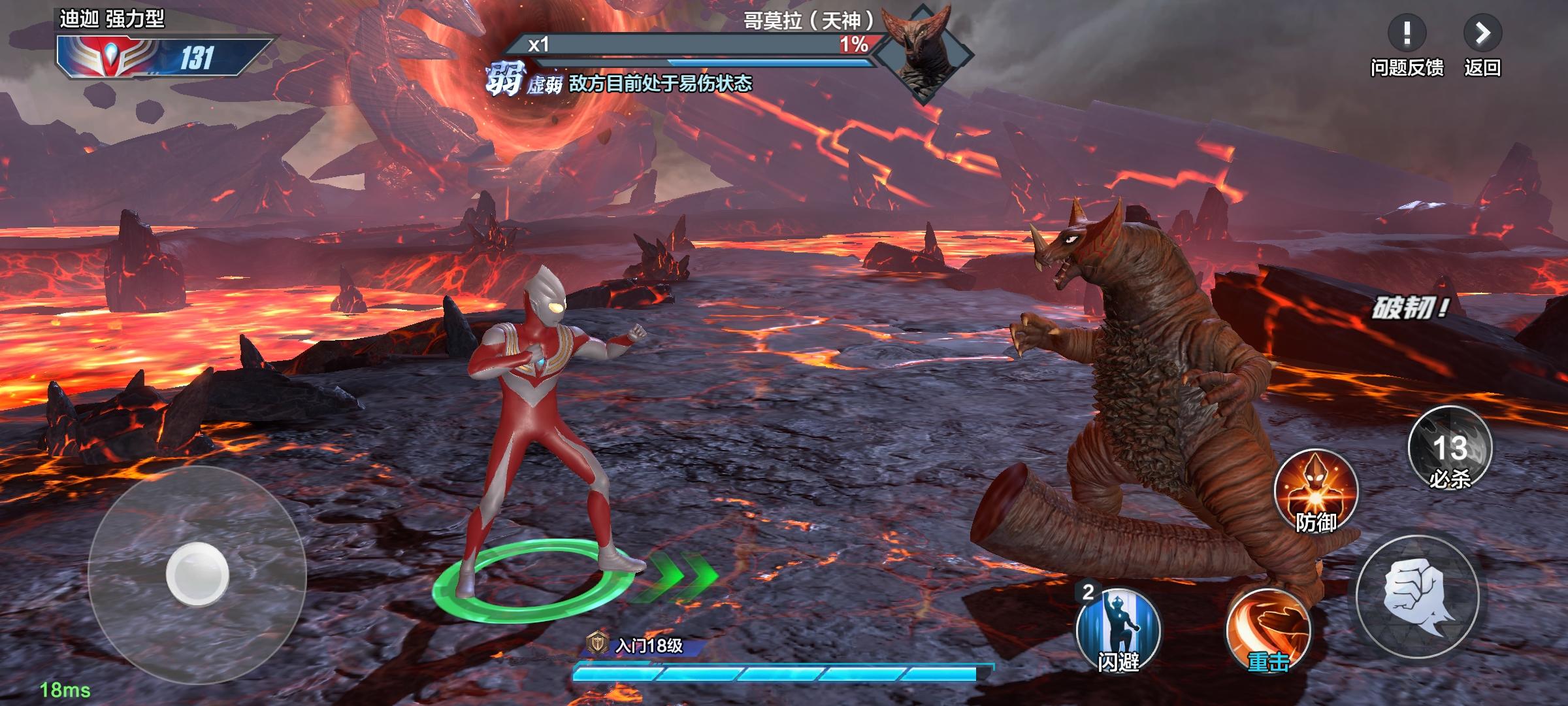Viewport: 1568px width, 706px height.
Task: Hit the fist basic attack button
Action: 1417,596
